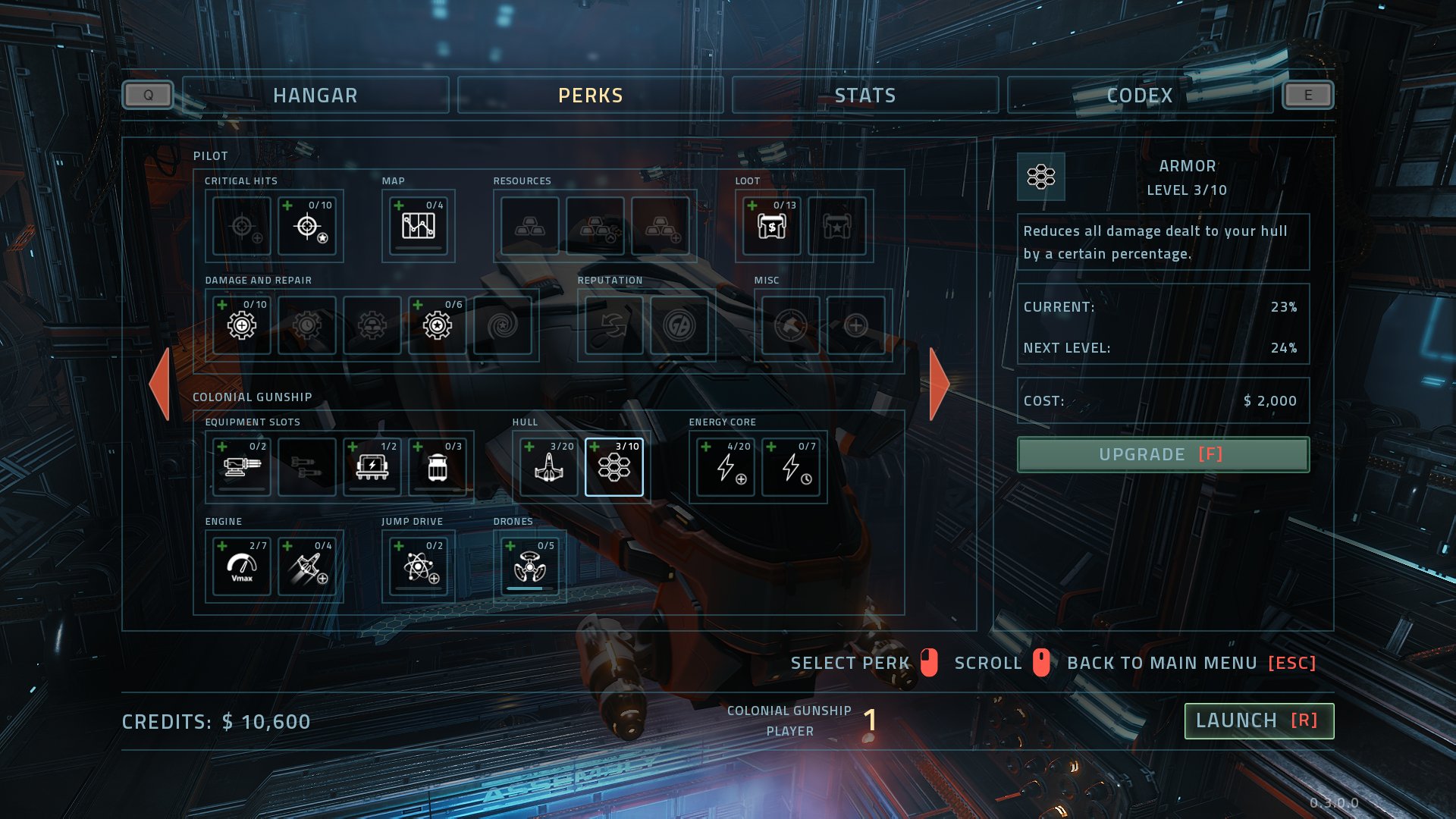The height and width of the screenshot is (819, 1456).
Task: Select the first Damage and Repair gear perk
Action: (240, 325)
